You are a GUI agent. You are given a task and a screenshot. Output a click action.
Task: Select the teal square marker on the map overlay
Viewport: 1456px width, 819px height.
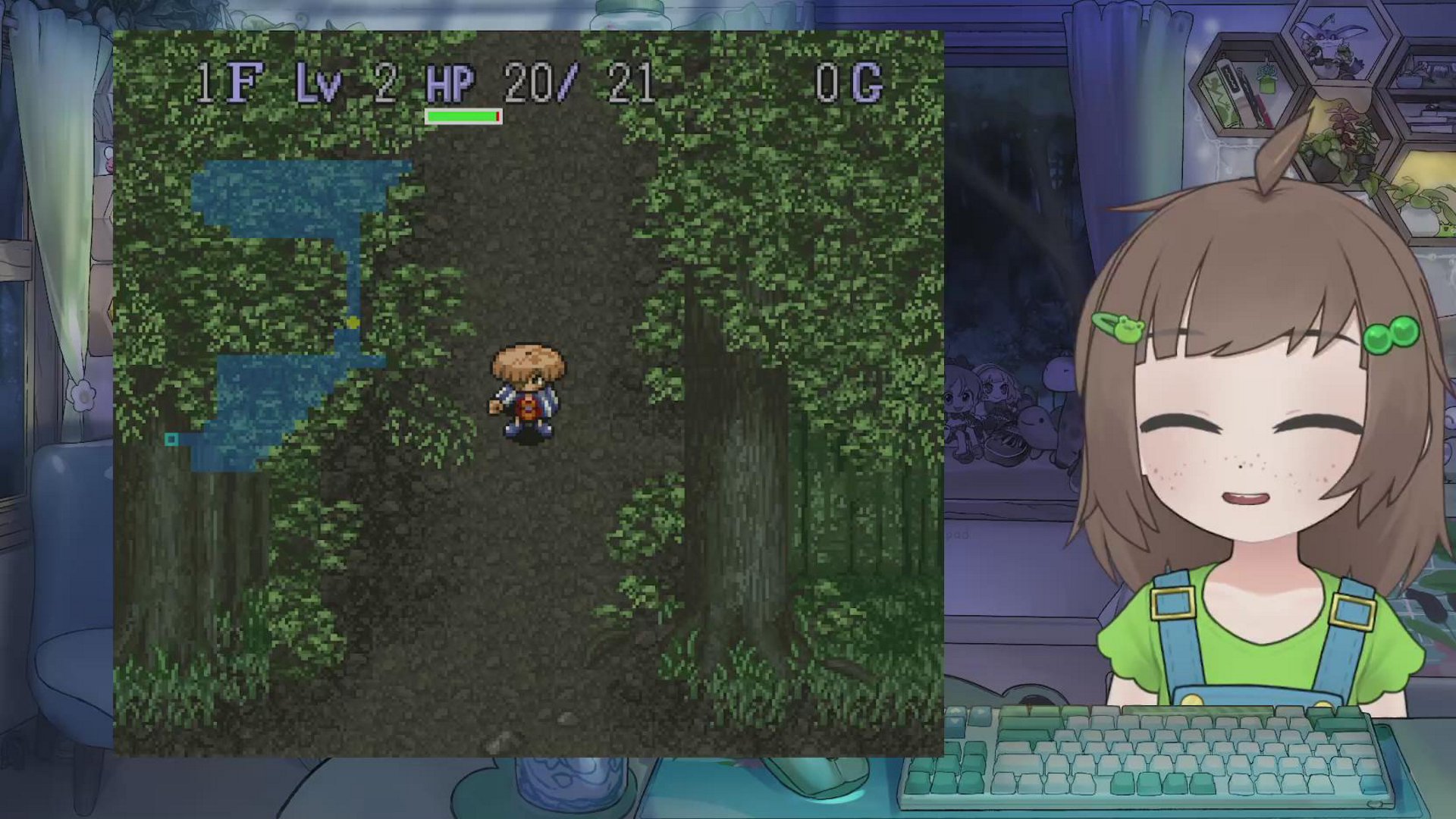[171, 439]
